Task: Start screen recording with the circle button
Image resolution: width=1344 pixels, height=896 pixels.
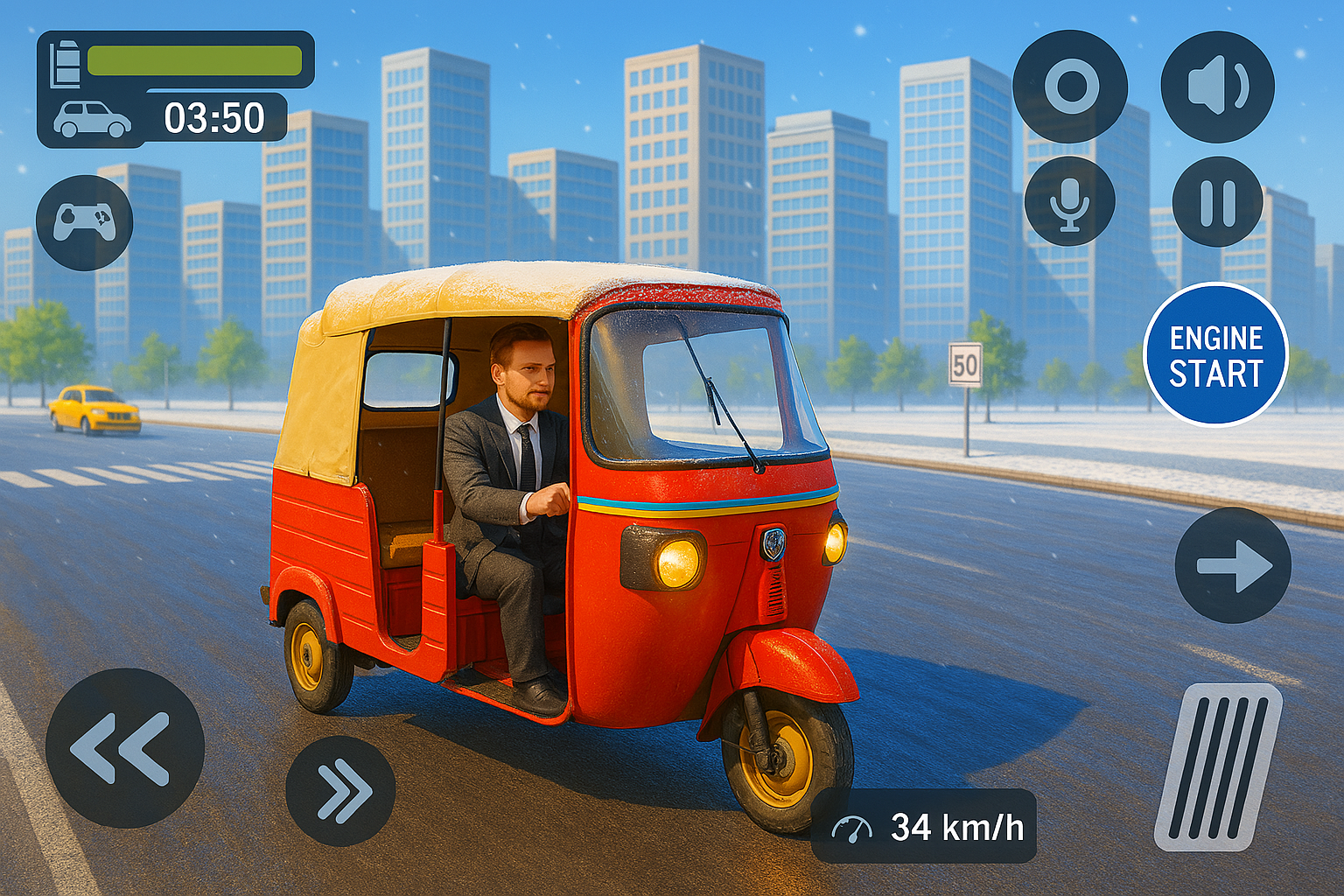Action: click(x=1070, y=87)
